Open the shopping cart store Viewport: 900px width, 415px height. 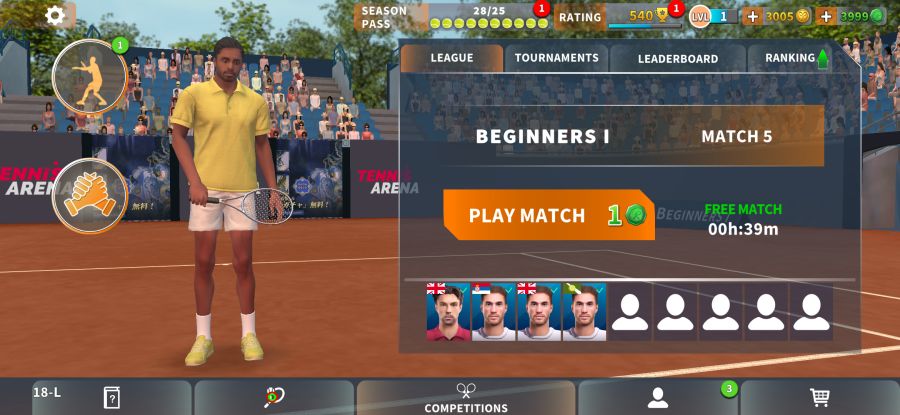[820, 397]
